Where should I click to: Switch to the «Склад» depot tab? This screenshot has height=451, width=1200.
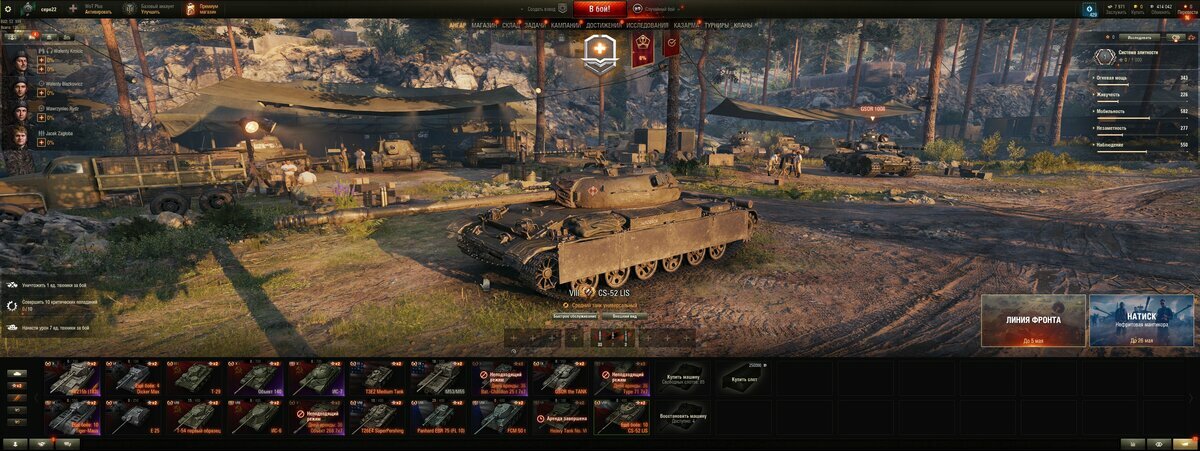pos(510,25)
